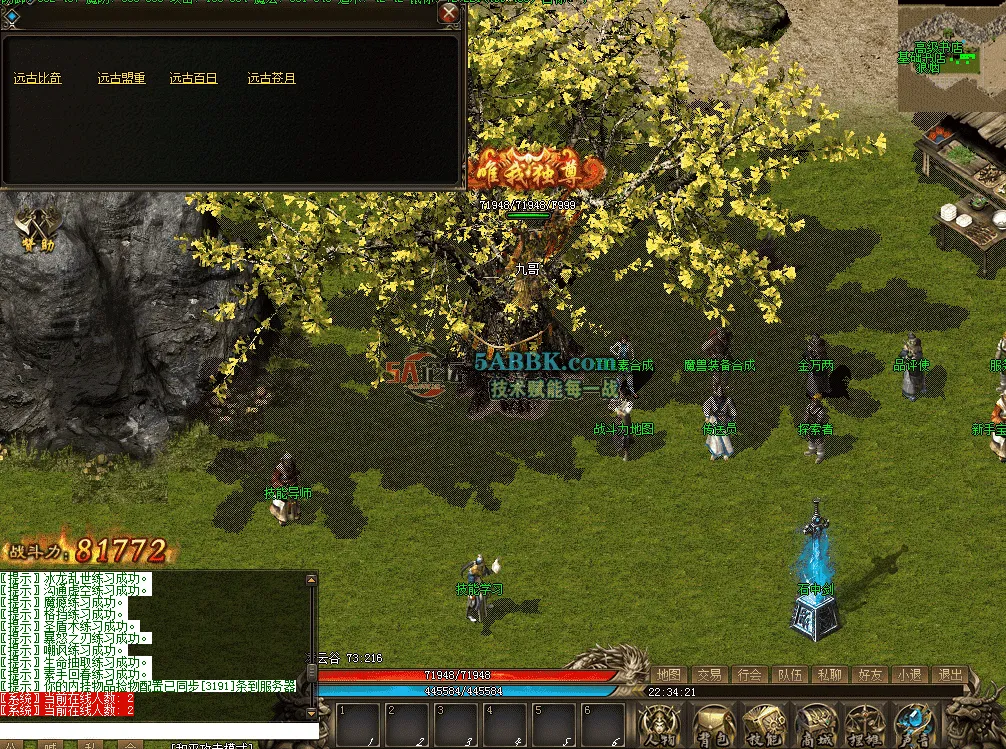
Task: Open the 地图 map button
Action: point(670,675)
